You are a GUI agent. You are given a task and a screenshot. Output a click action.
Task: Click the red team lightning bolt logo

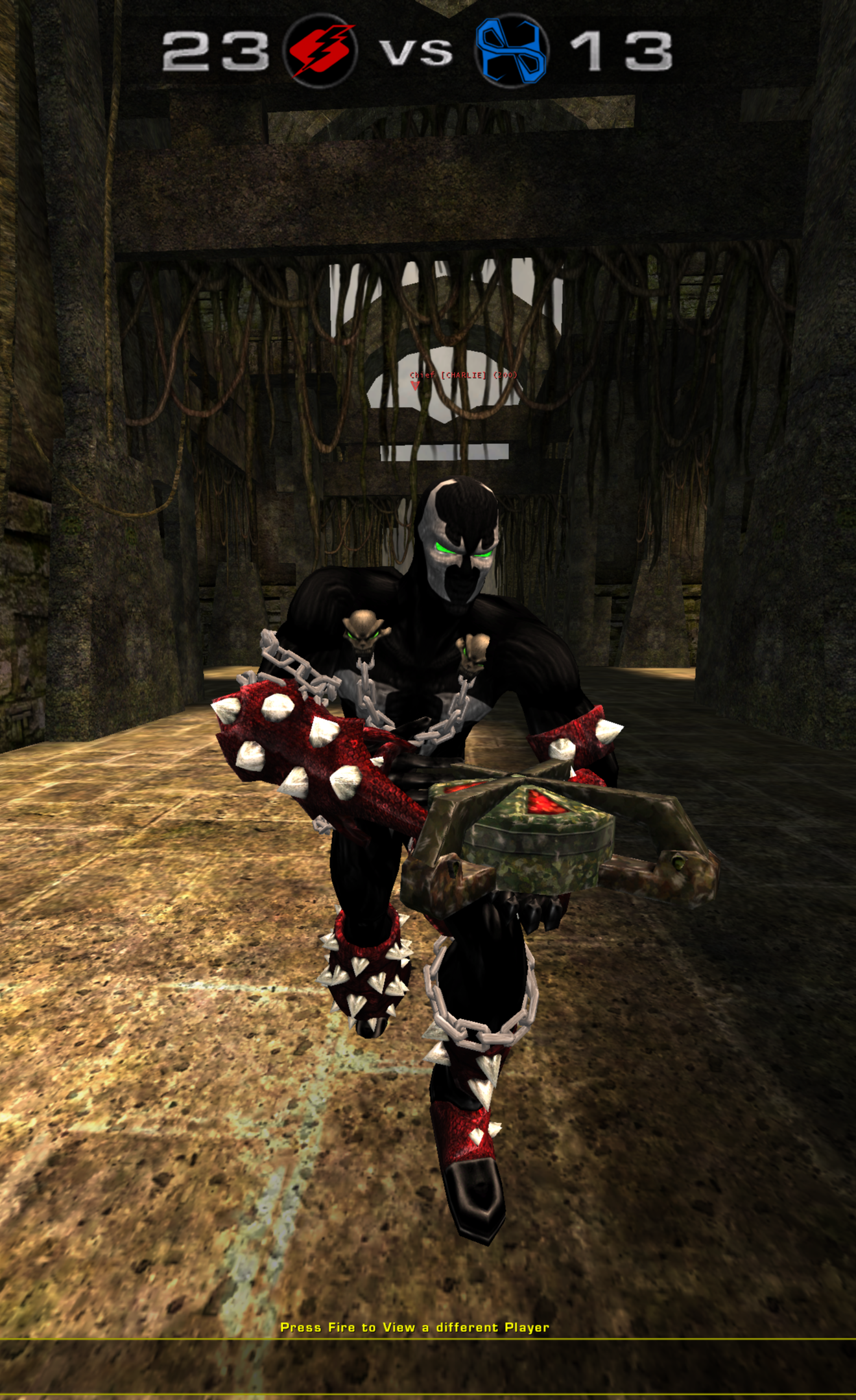tap(322, 51)
